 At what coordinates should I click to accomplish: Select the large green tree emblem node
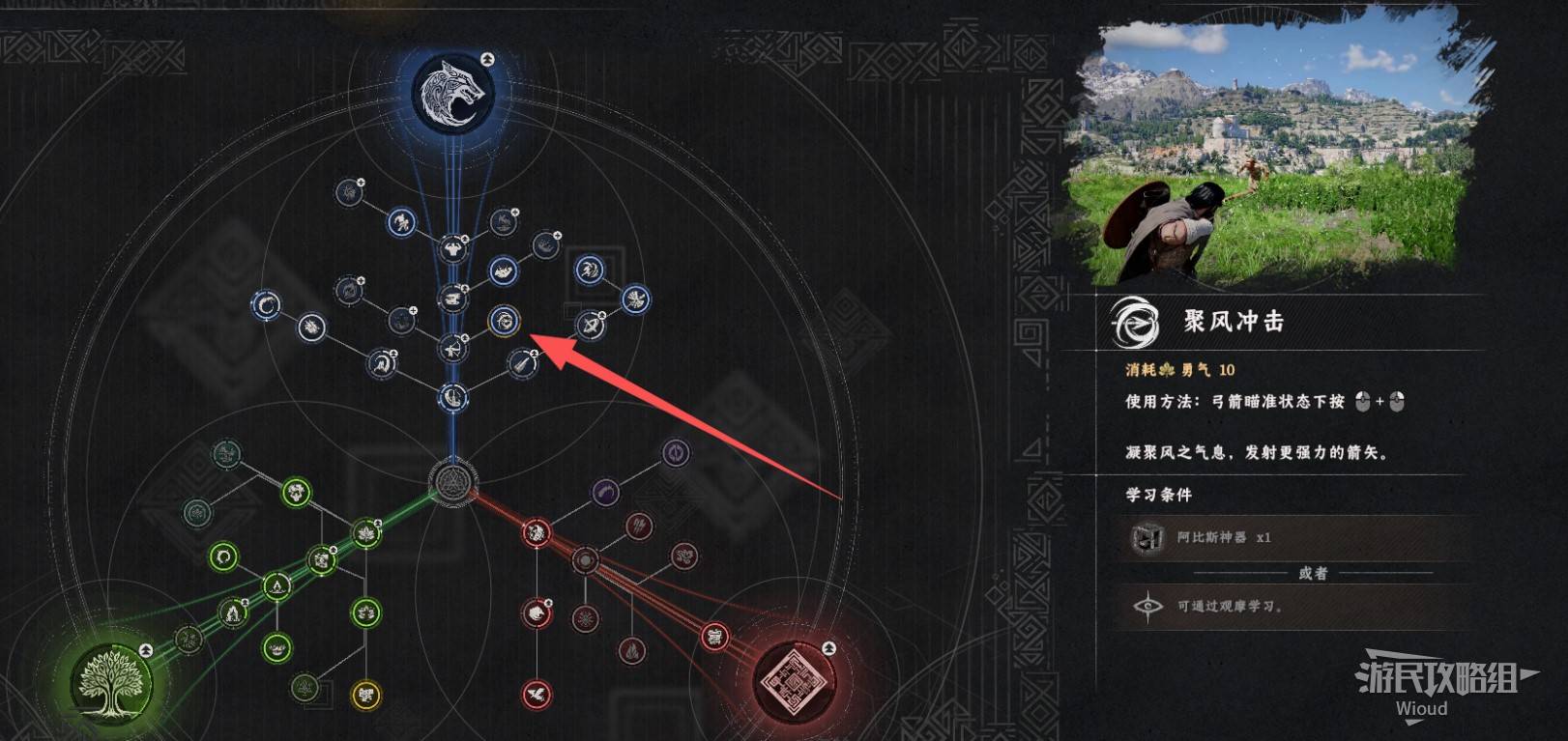(x=111, y=679)
